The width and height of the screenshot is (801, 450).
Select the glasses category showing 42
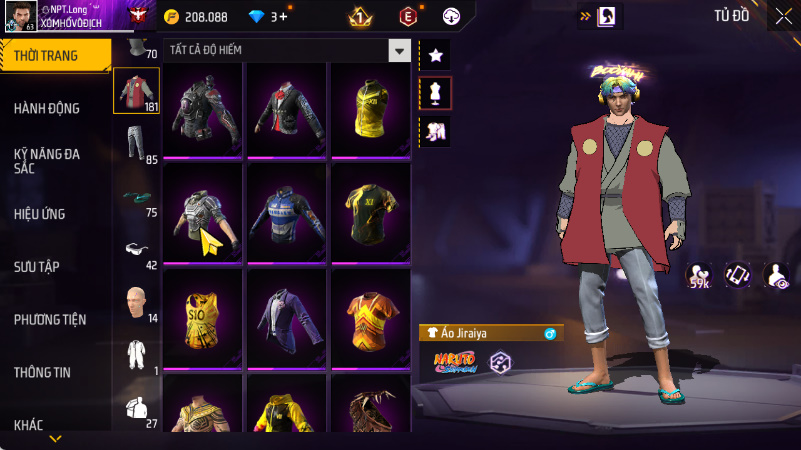point(137,251)
